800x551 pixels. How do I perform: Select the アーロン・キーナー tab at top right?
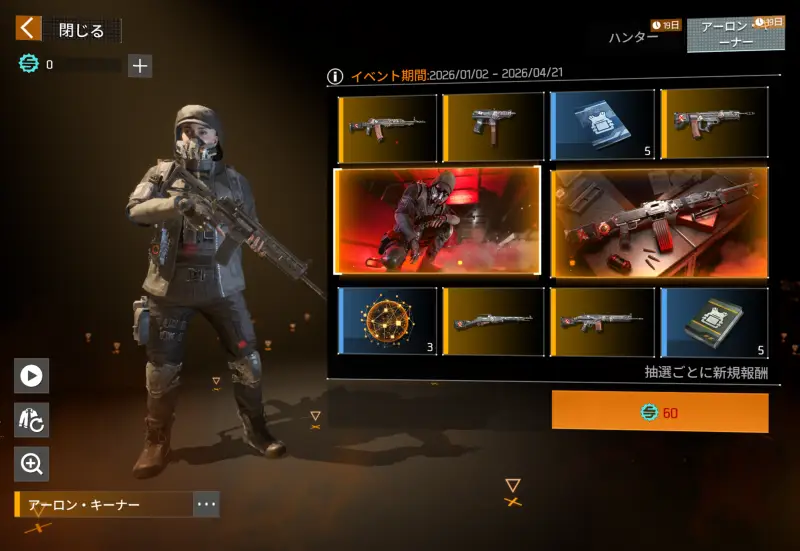pos(741,35)
